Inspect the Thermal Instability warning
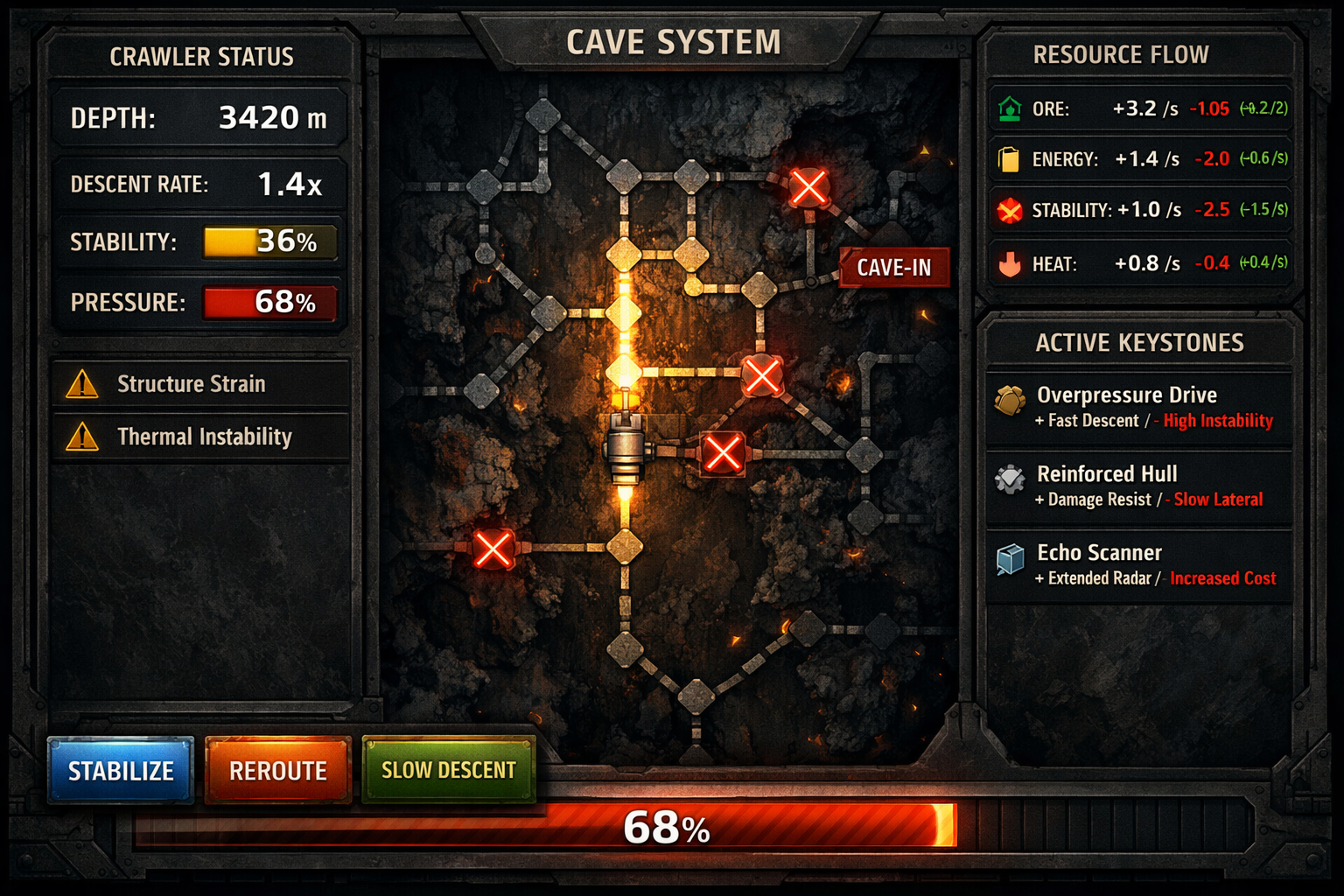 click(201, 437)
